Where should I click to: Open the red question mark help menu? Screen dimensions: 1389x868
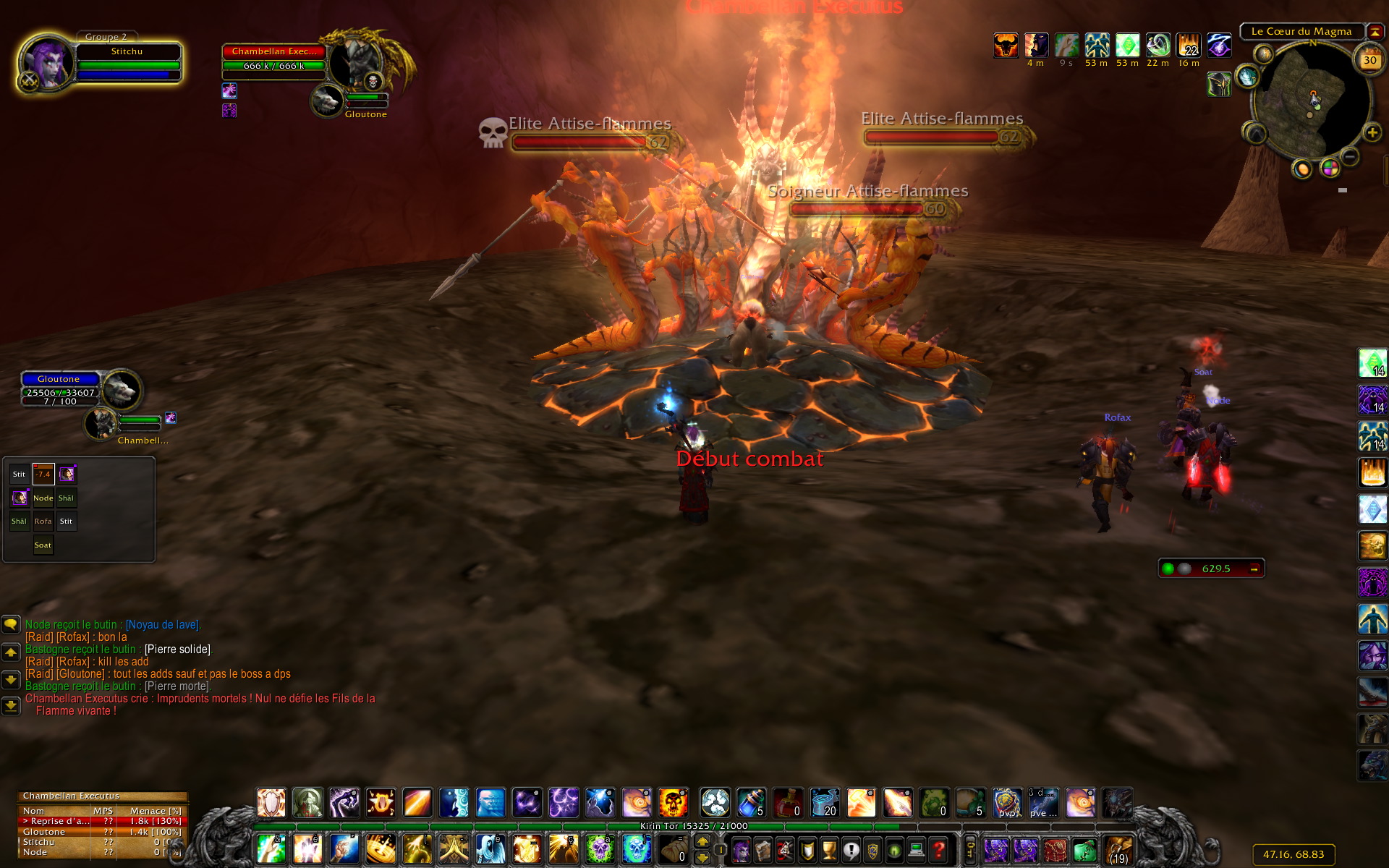[x=938, y=849]
